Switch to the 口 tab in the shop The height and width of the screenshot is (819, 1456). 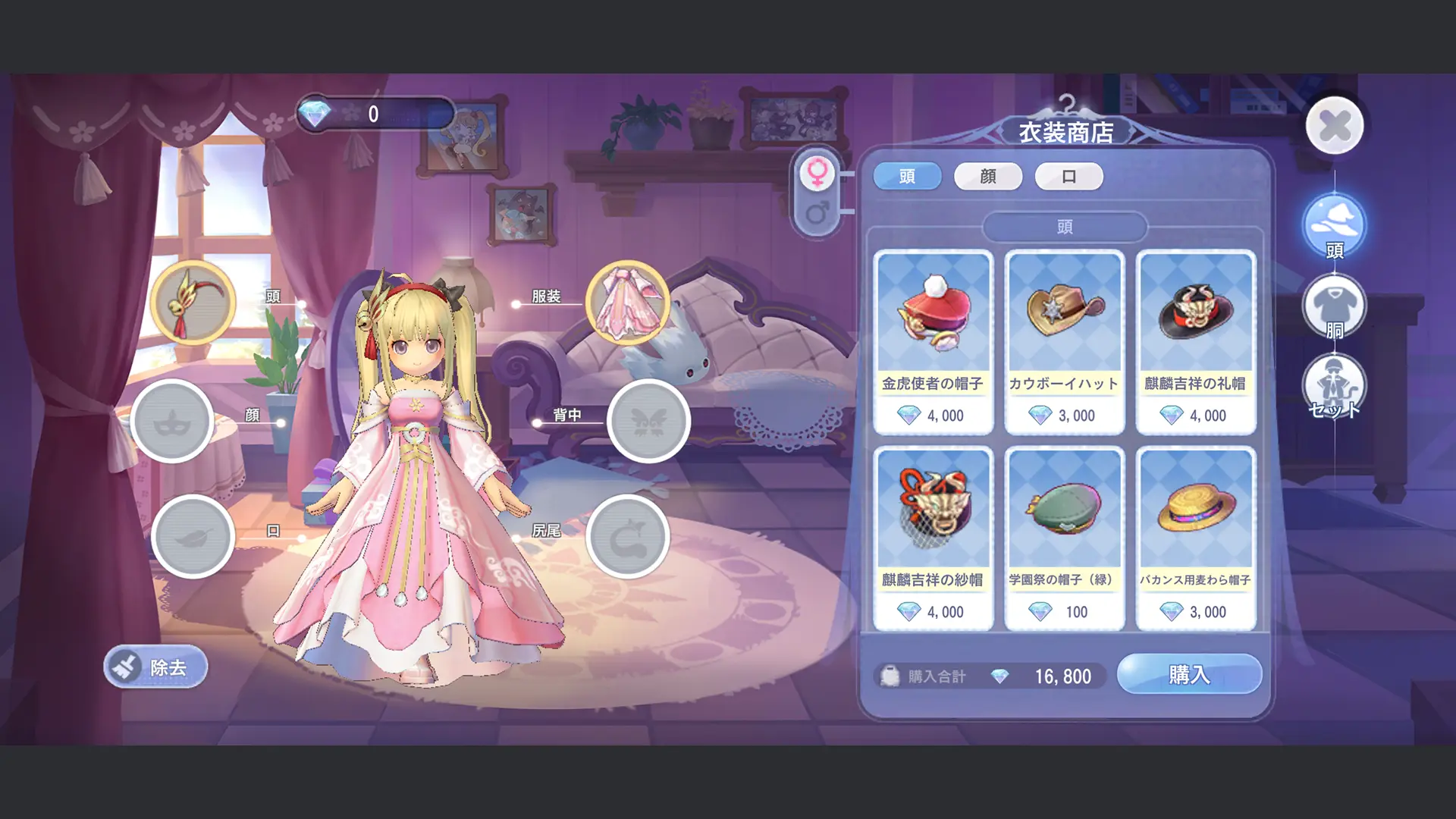(1069, 177)
